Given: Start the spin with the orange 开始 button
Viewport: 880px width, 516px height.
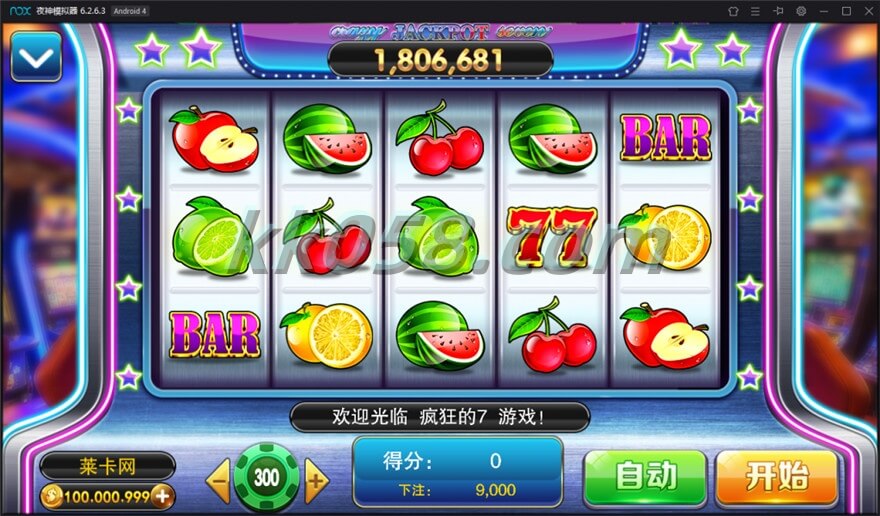Looking at the screenshot, I should [x=776, y=477].
